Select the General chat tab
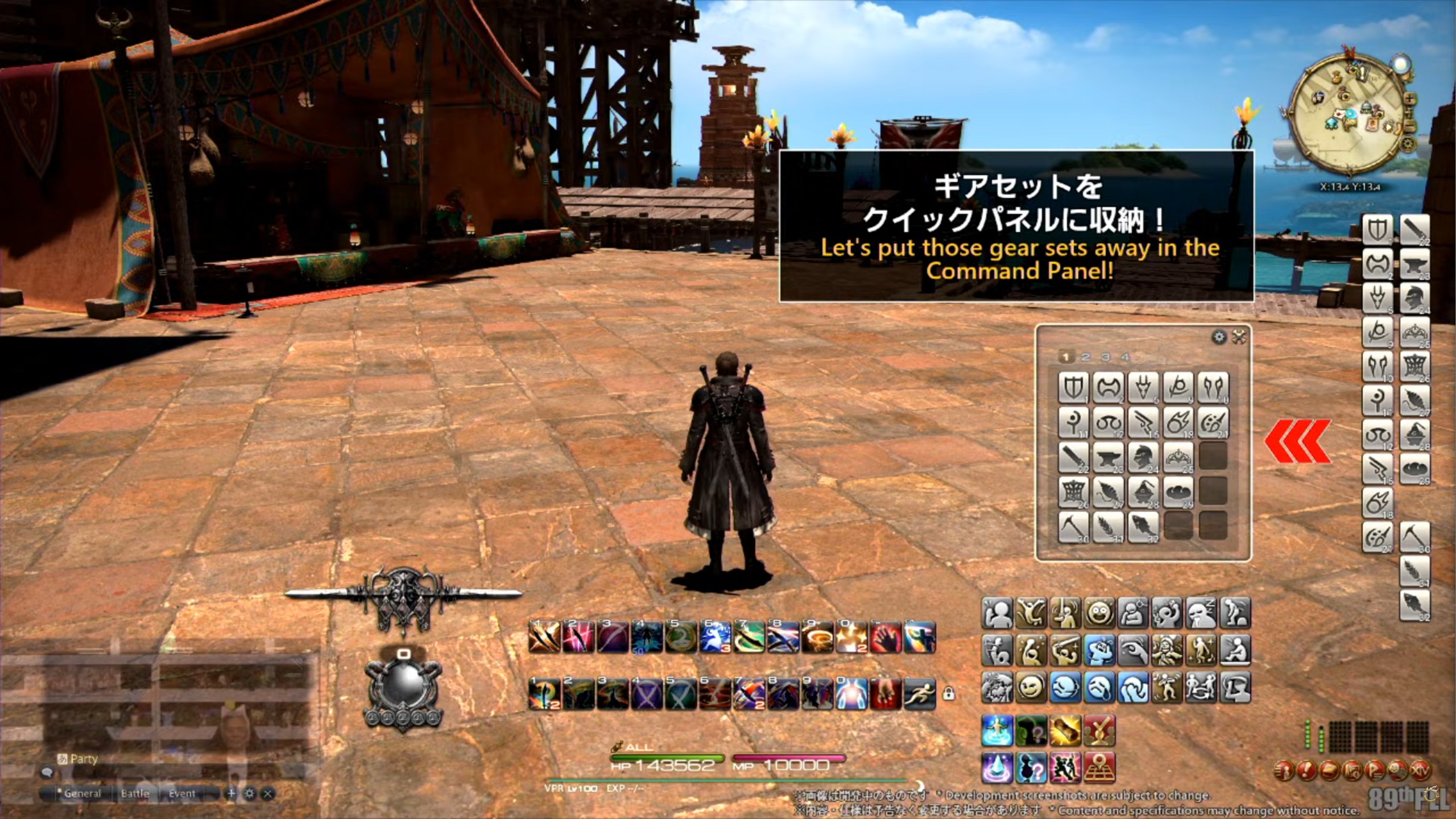This screenshot has height=819, width=1456. point(82,793)
